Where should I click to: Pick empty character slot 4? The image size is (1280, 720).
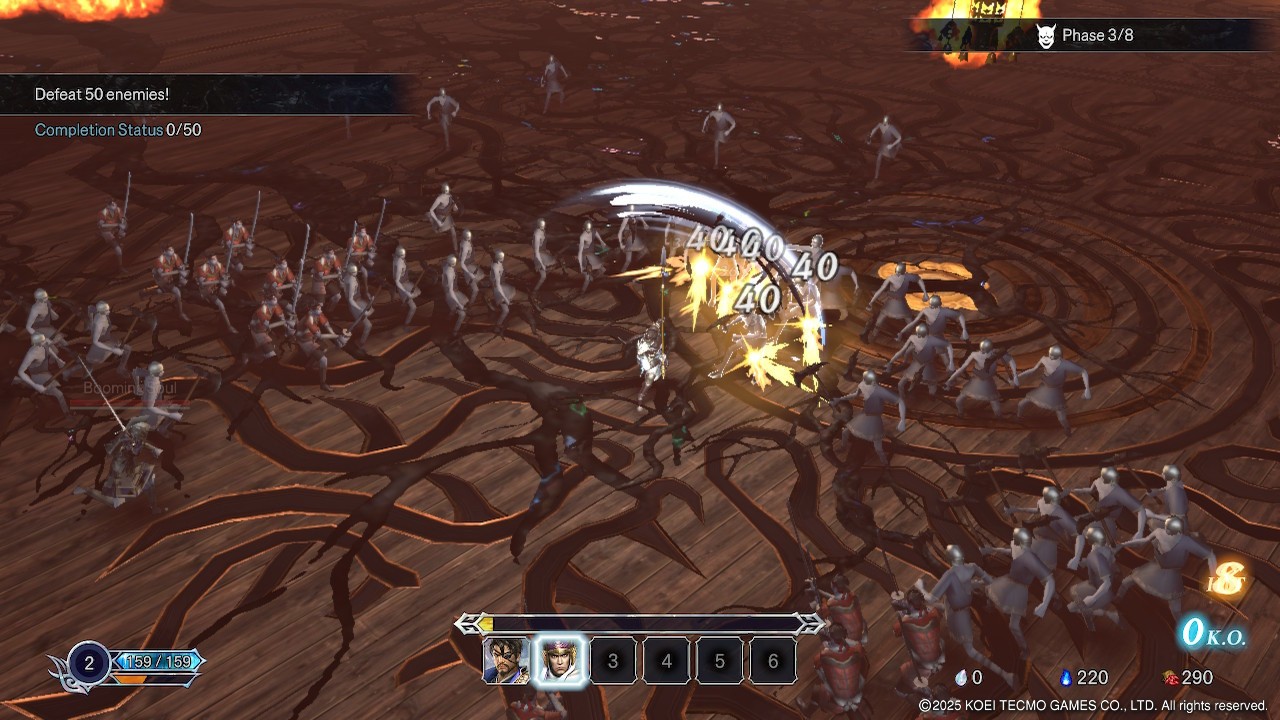point(666,661)
